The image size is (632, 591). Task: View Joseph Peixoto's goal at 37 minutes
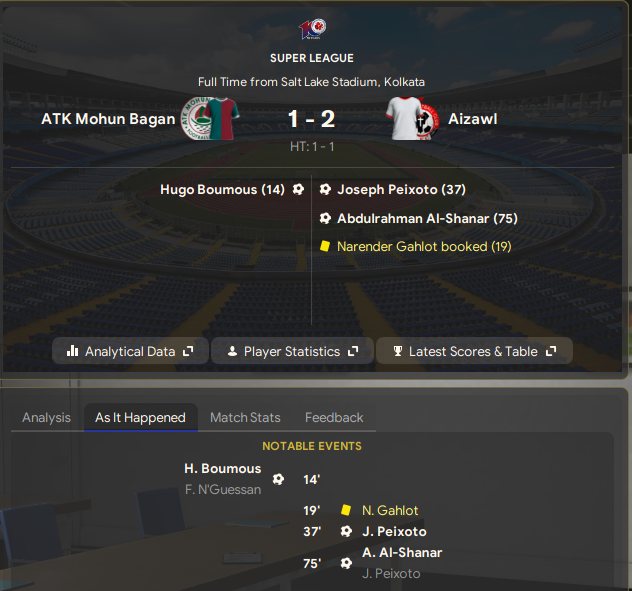coord(401,189)
